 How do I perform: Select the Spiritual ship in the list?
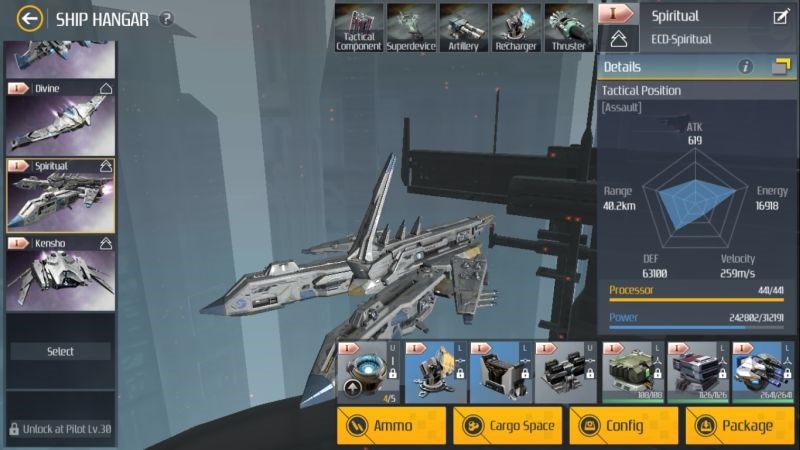[61, 194]
